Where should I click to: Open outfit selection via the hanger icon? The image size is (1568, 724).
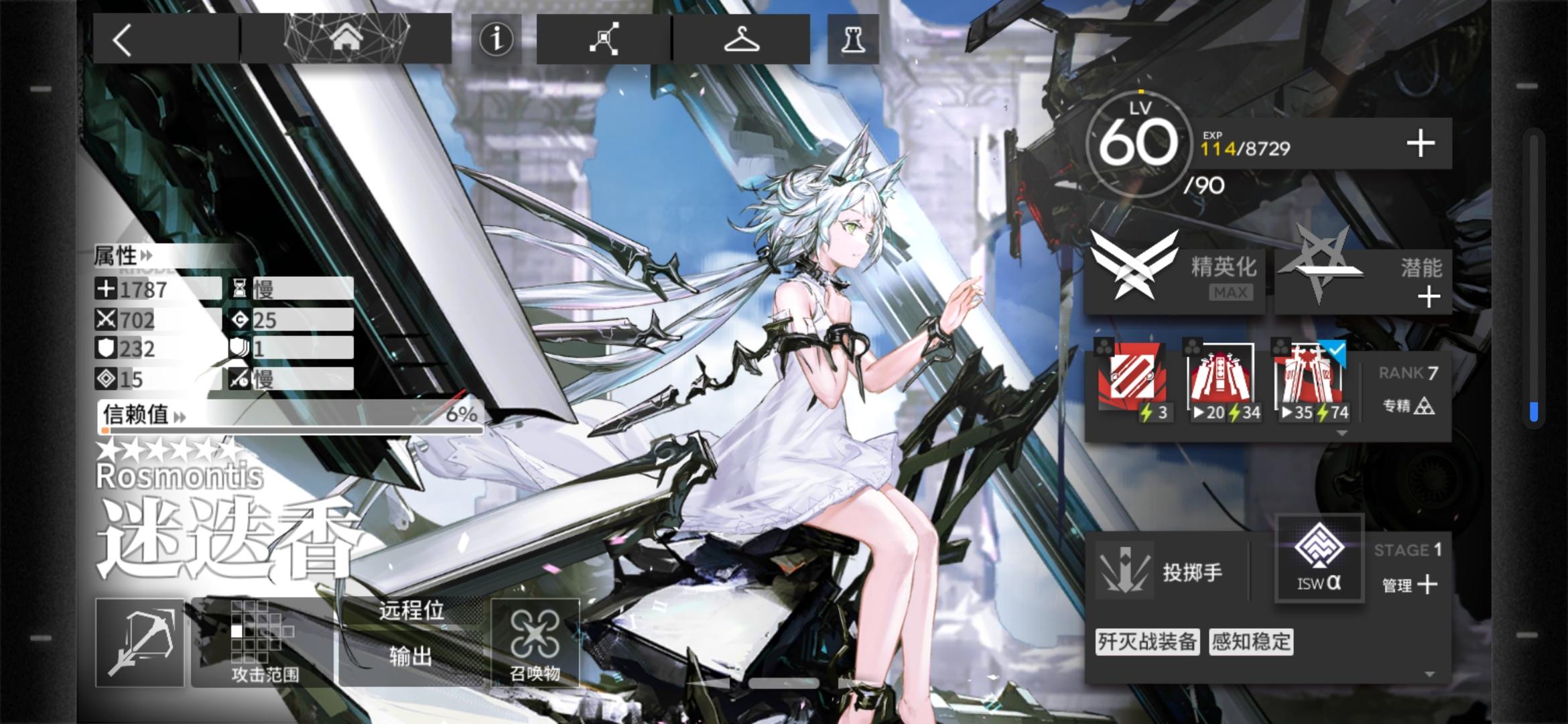(x=741, y=38)
